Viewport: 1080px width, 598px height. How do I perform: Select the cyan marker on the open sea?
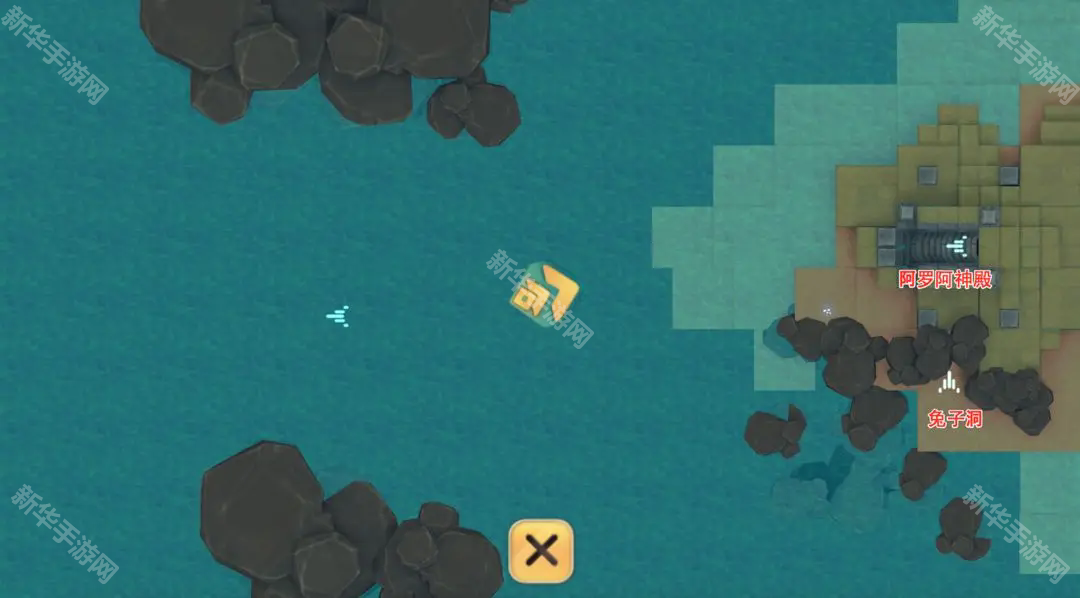(x=338, y=316)
